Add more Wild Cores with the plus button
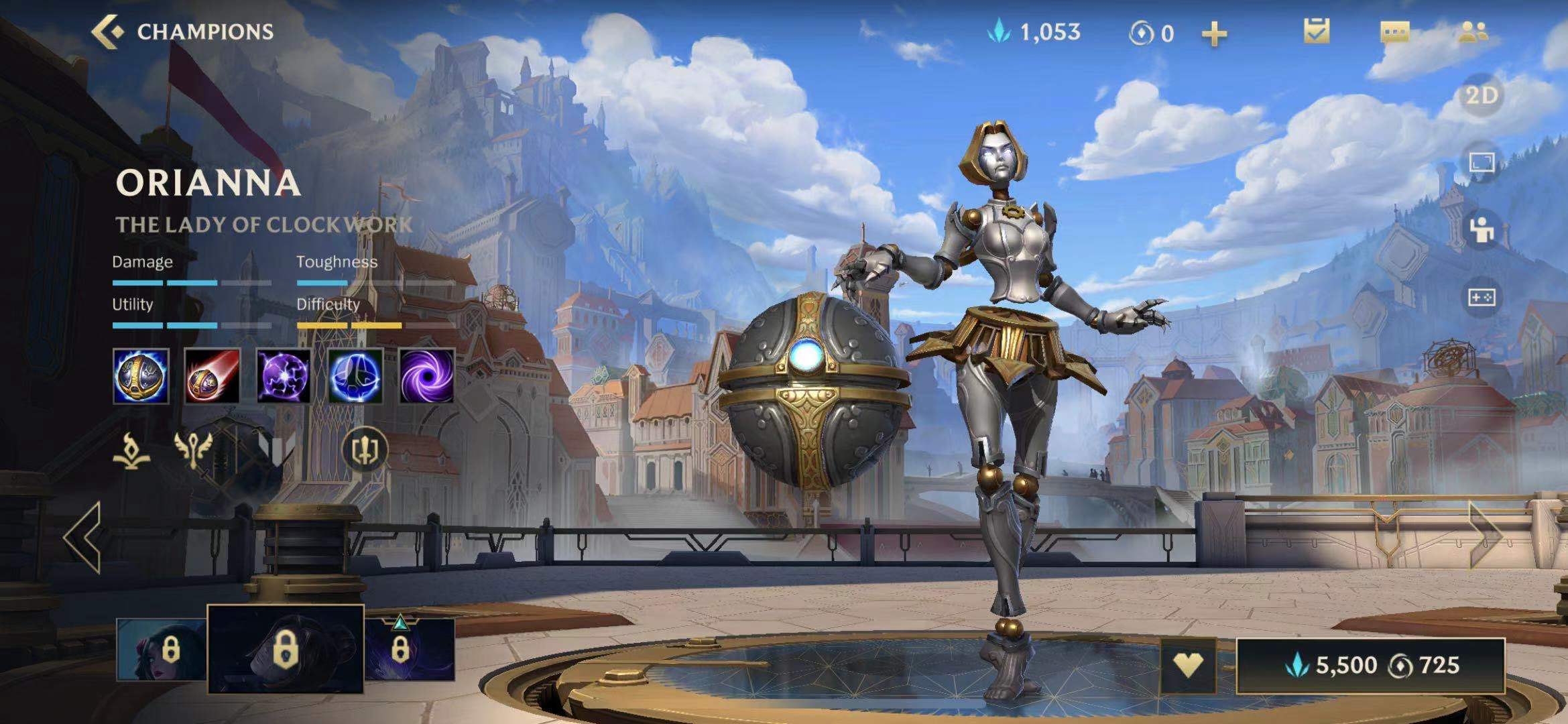Image resolution: width=1568 pixels, height=724 pixels. coord(1214,34)
